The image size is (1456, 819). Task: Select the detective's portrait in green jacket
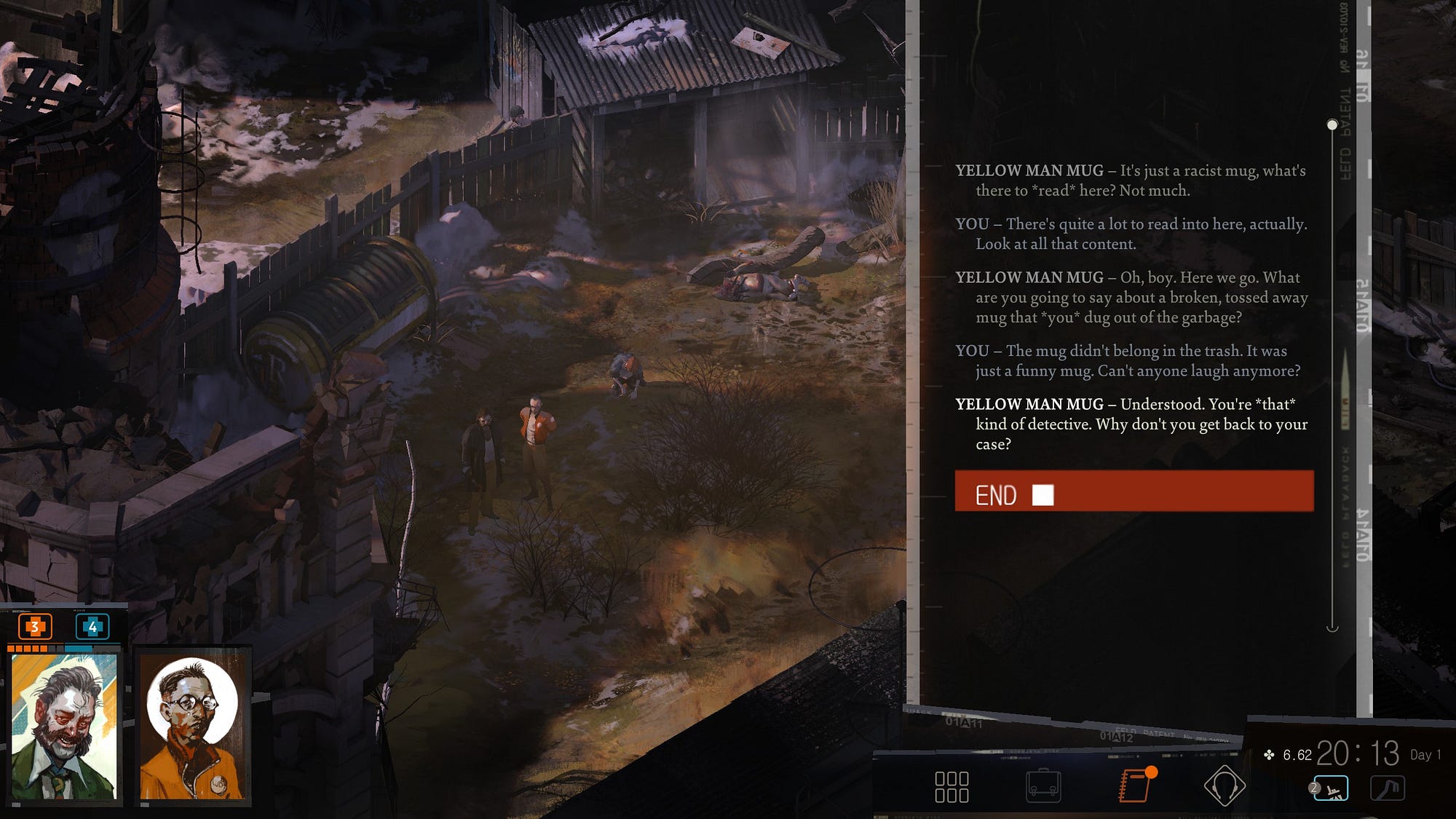[x=64, y=725]
